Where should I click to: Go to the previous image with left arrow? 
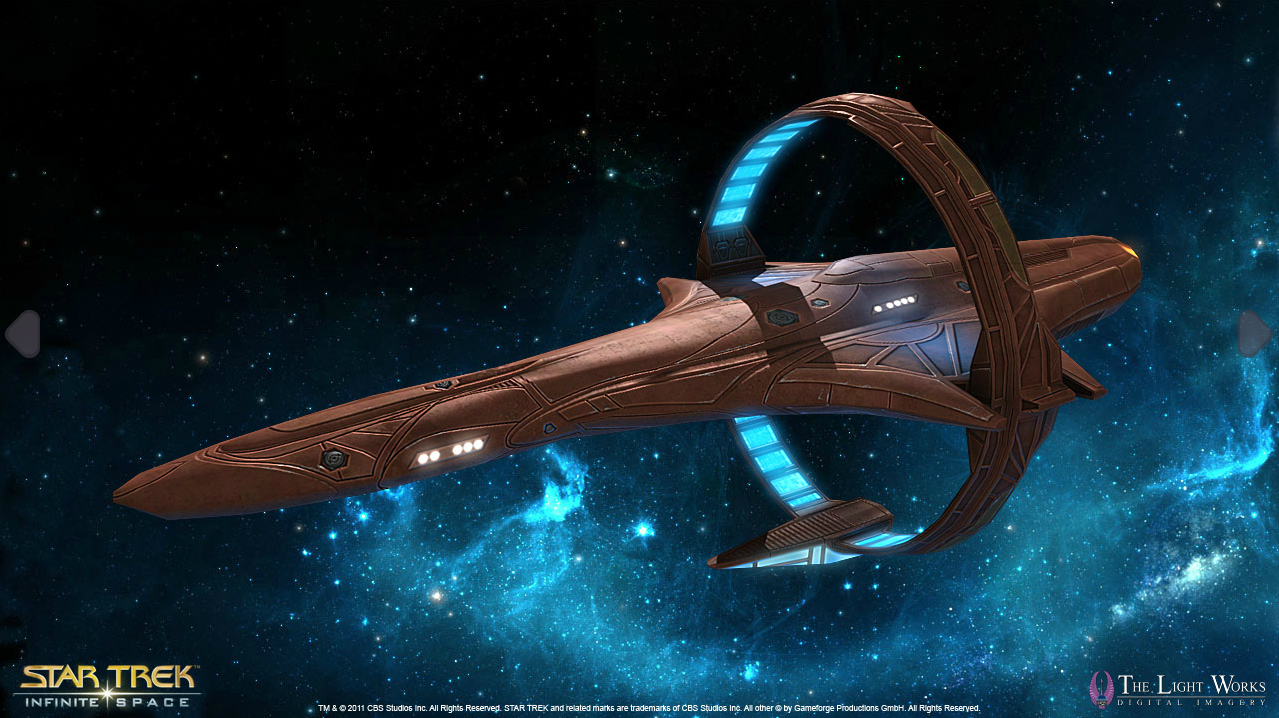coord(22,334)
